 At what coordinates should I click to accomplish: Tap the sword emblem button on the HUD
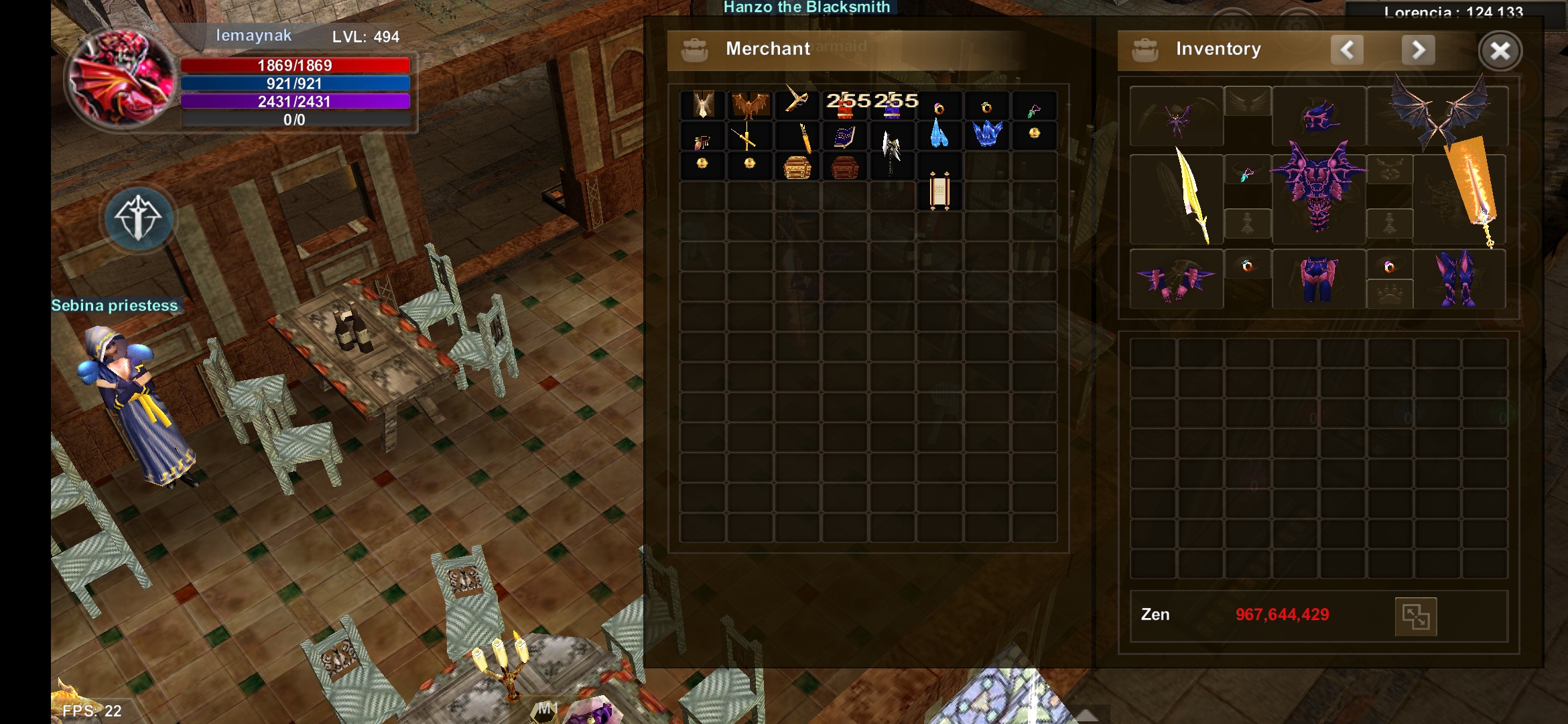pos(138,218)
